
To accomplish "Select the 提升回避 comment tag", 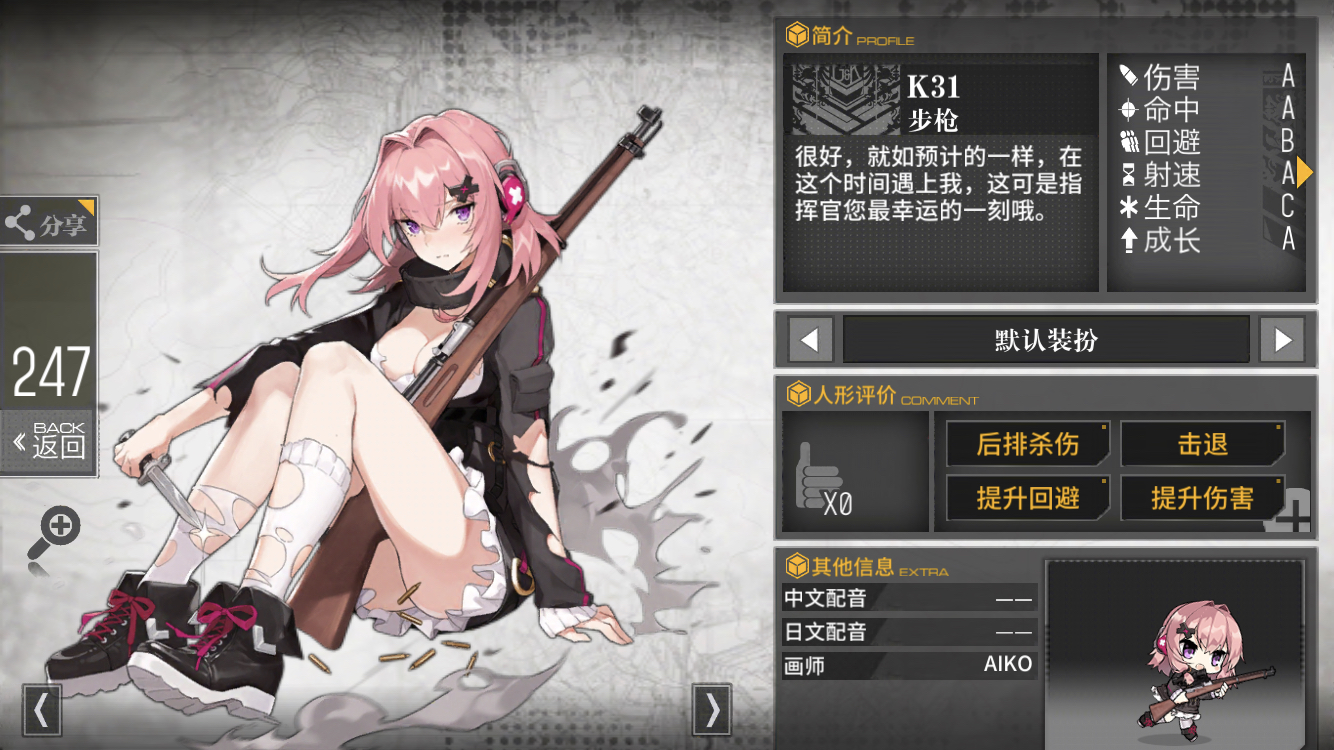I will point(1028,498).
